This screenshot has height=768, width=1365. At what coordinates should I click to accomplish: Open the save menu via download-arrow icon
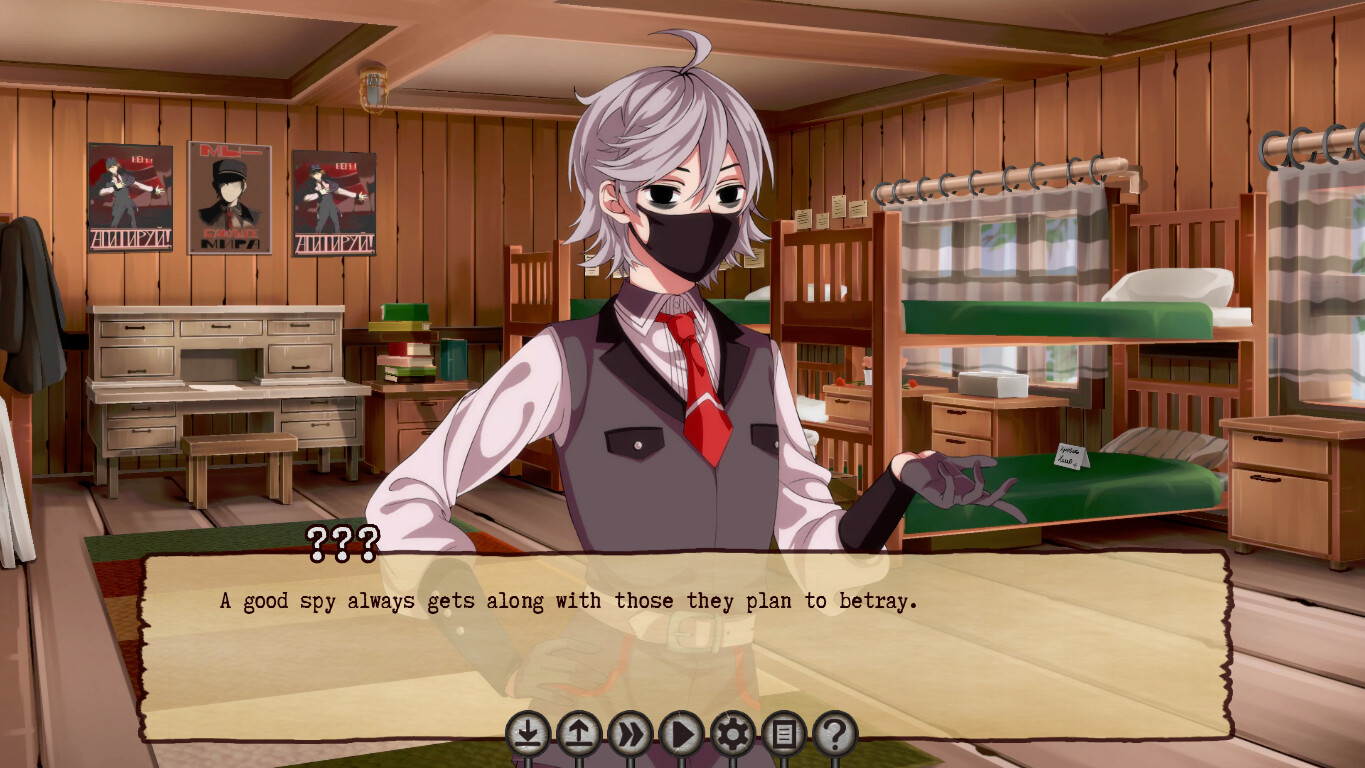tap(528, 735)
